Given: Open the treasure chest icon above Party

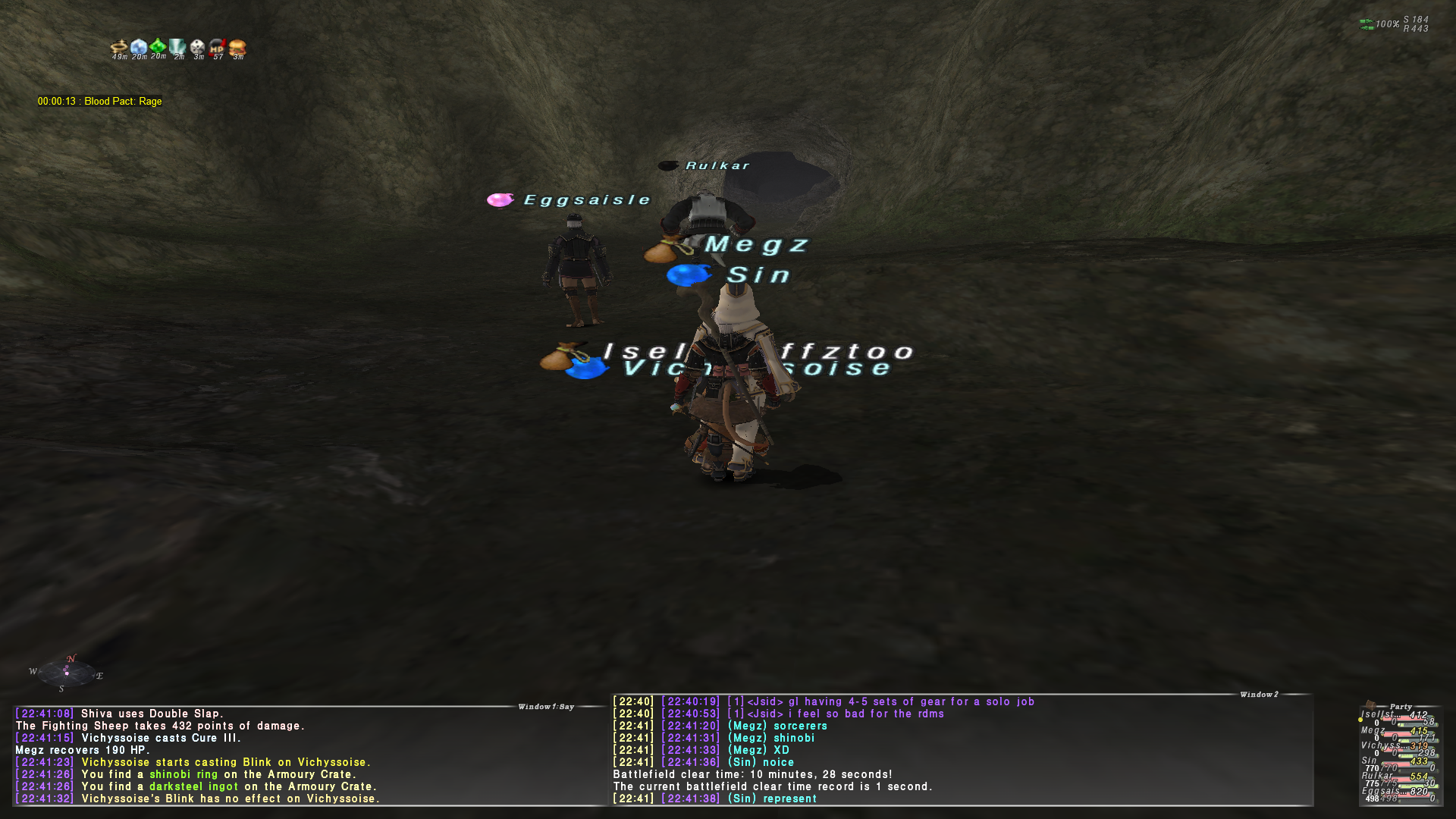Looking at the screenshot, I should click(1370, 704).
